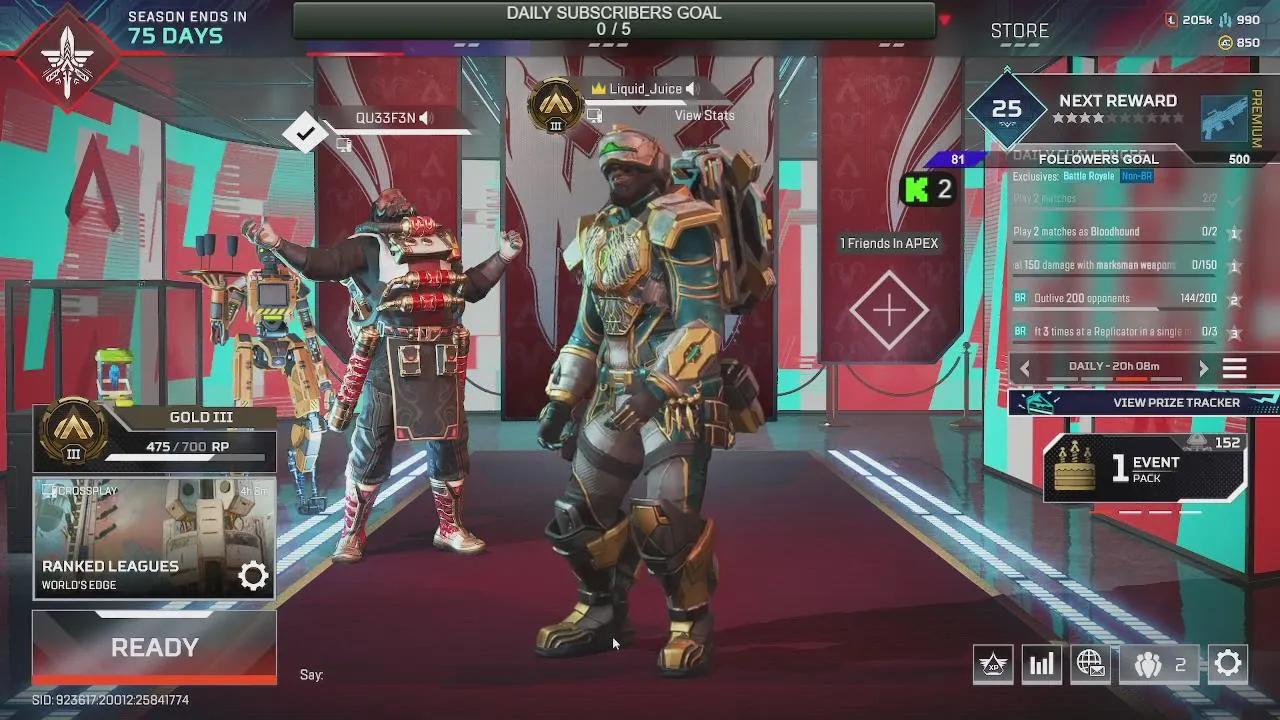The image size is (1280, 720).
Task: Open the news and messages globe icon
Action: [1090, 663]
